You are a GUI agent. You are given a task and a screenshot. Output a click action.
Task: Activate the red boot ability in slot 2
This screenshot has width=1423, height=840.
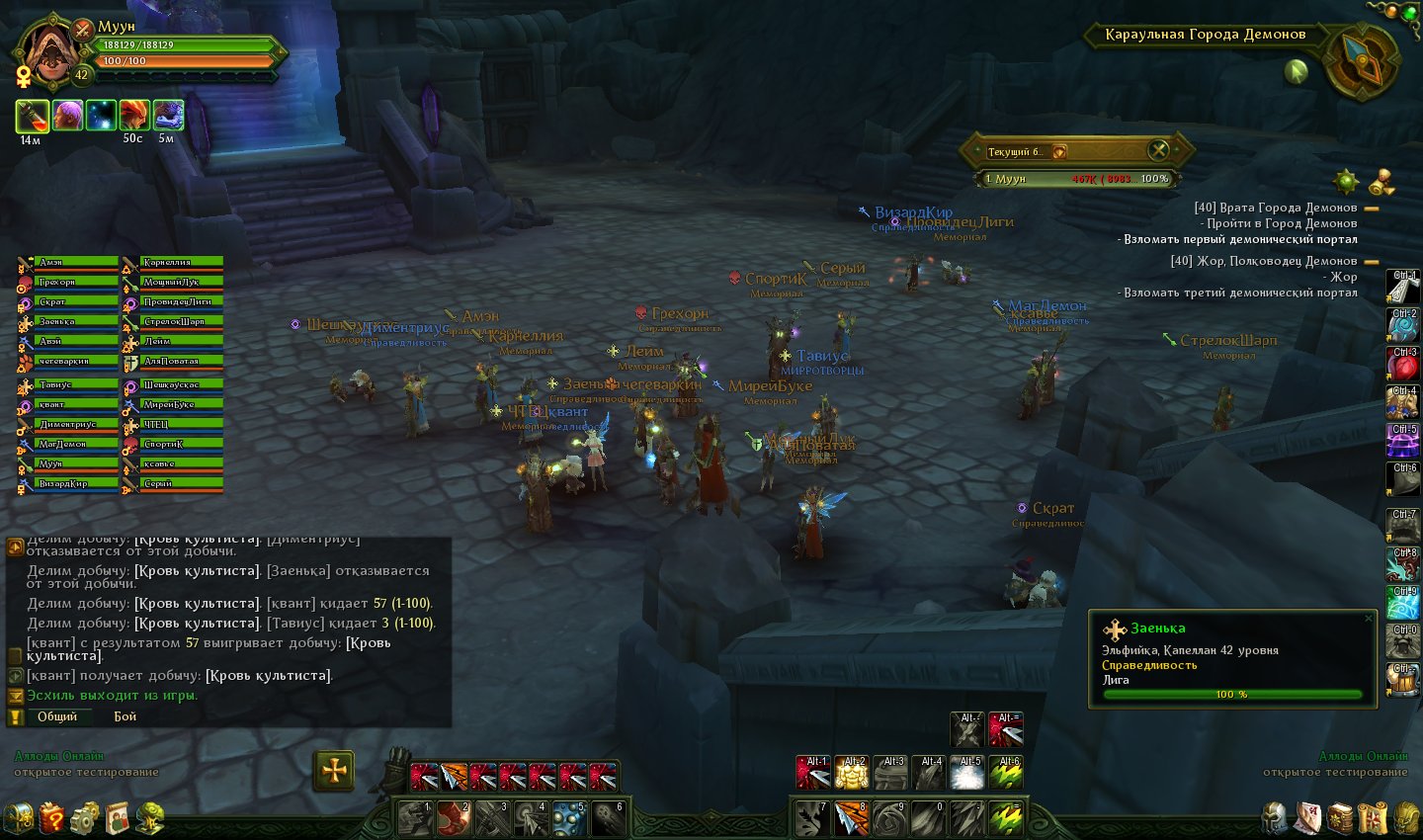454,818
